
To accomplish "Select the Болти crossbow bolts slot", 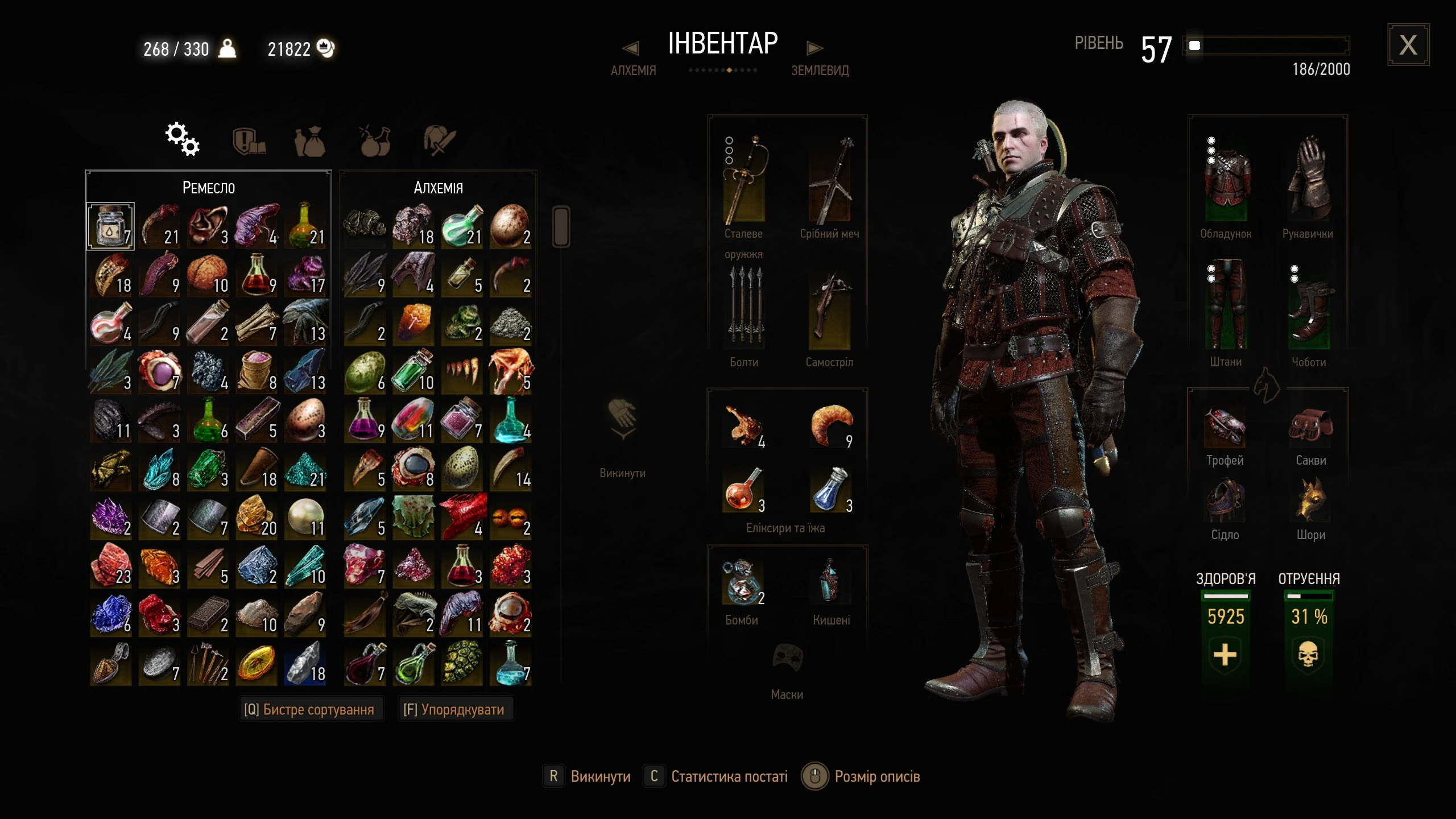I will tap(744, 309).
